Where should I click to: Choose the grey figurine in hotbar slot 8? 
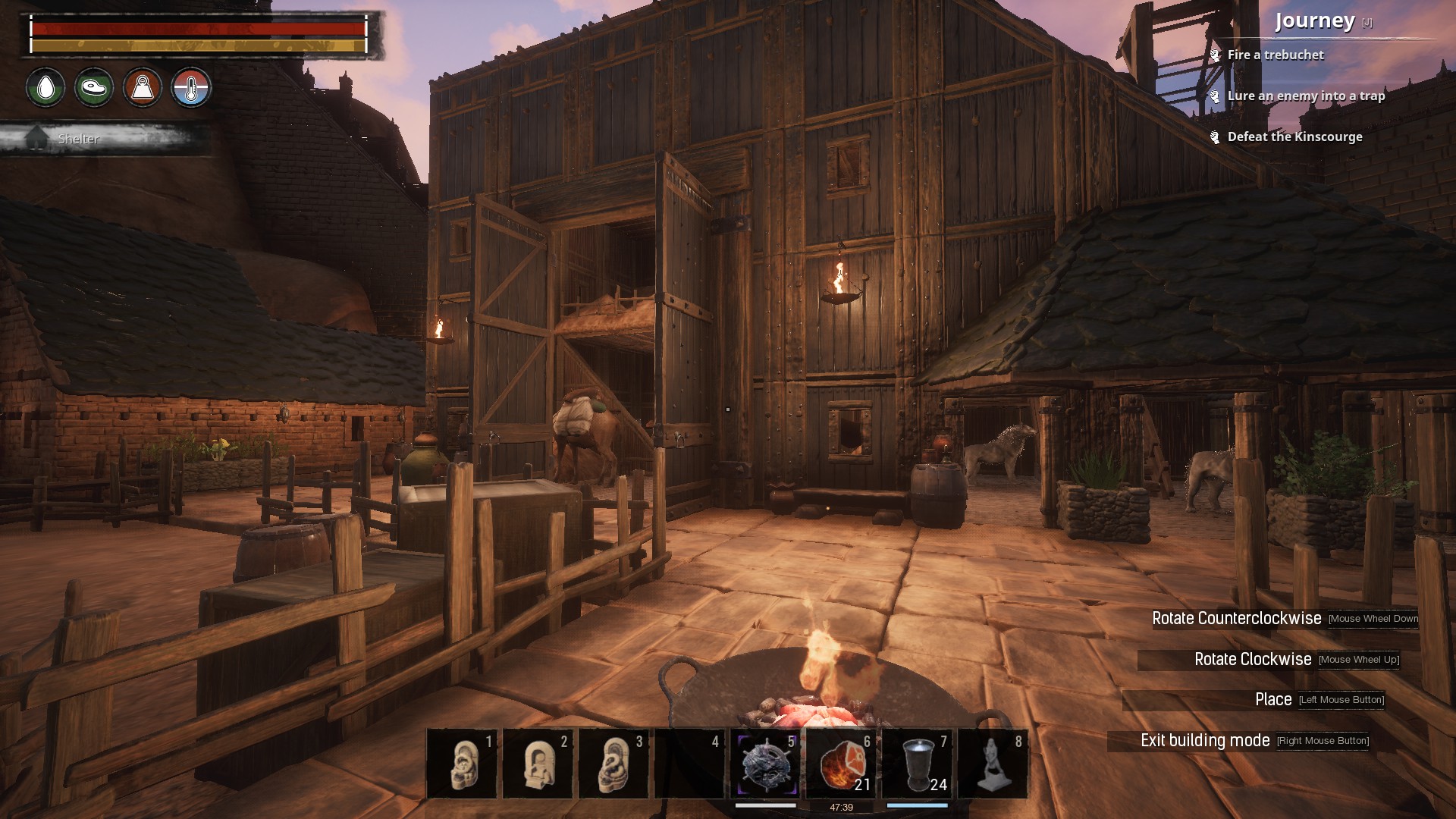tap(993, 764)
